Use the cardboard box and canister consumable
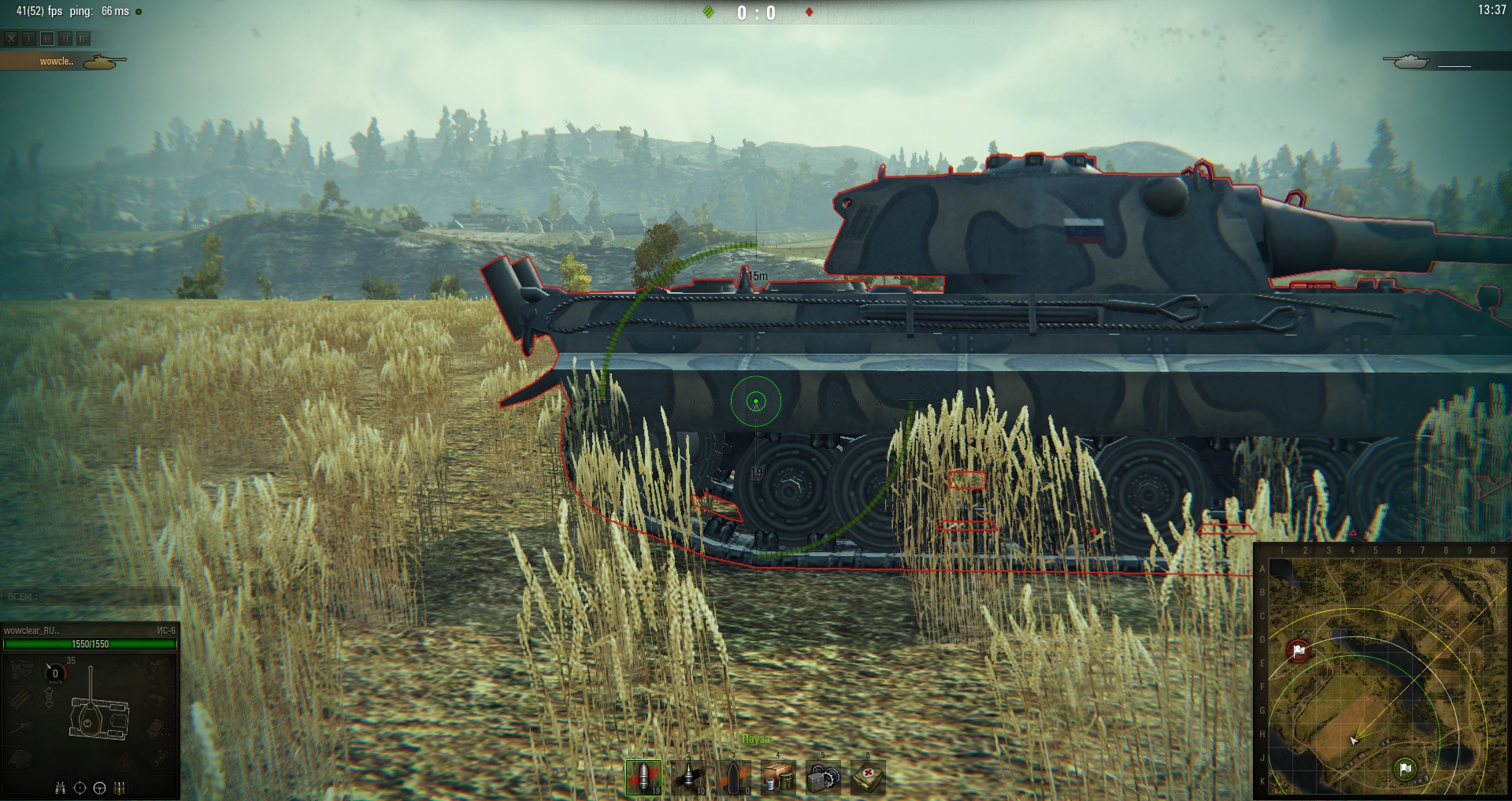Screen dimensions: 1512x801 [x=778, y=777]
